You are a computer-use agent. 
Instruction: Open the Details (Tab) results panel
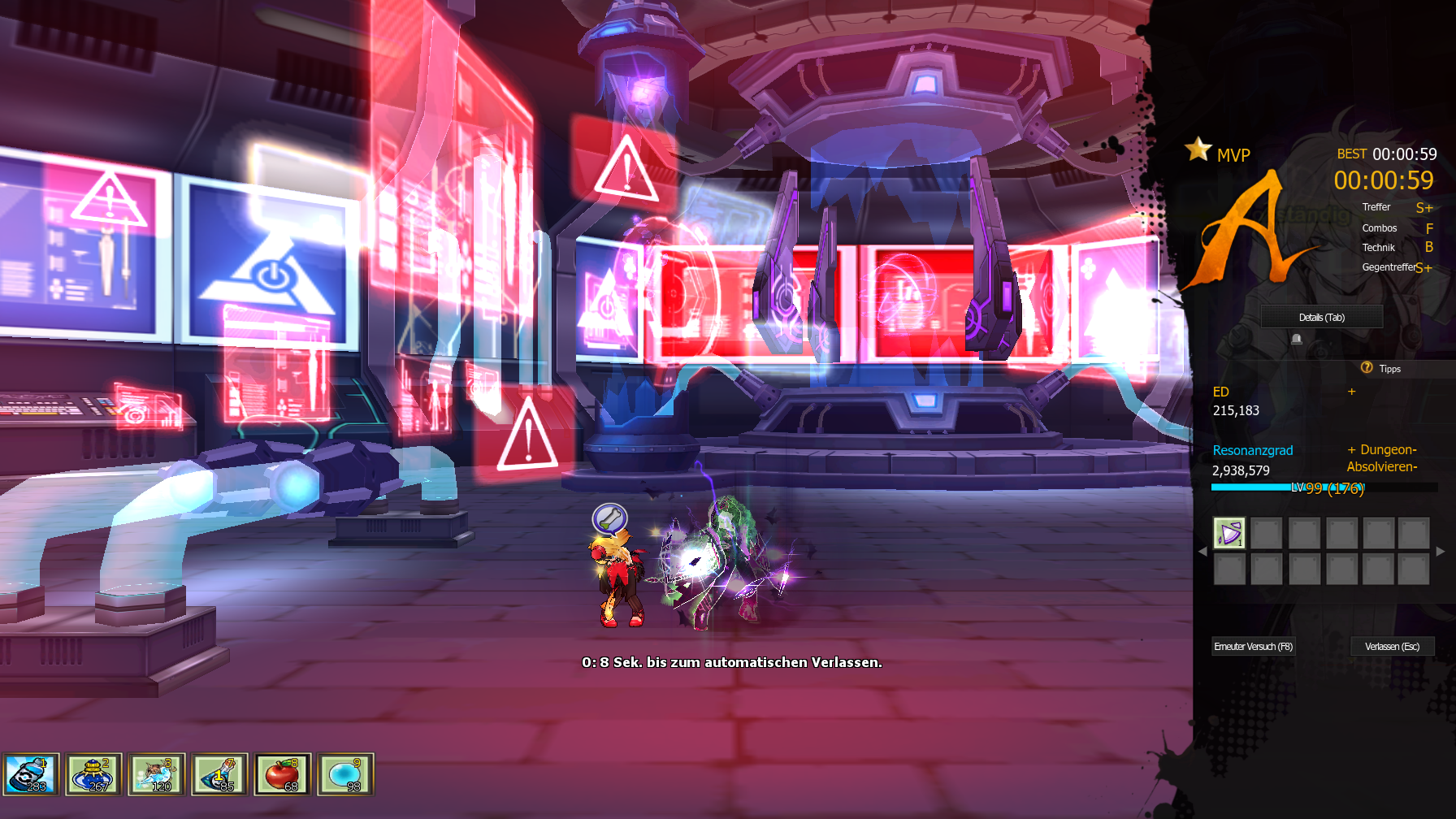[x=1321, y=317]
